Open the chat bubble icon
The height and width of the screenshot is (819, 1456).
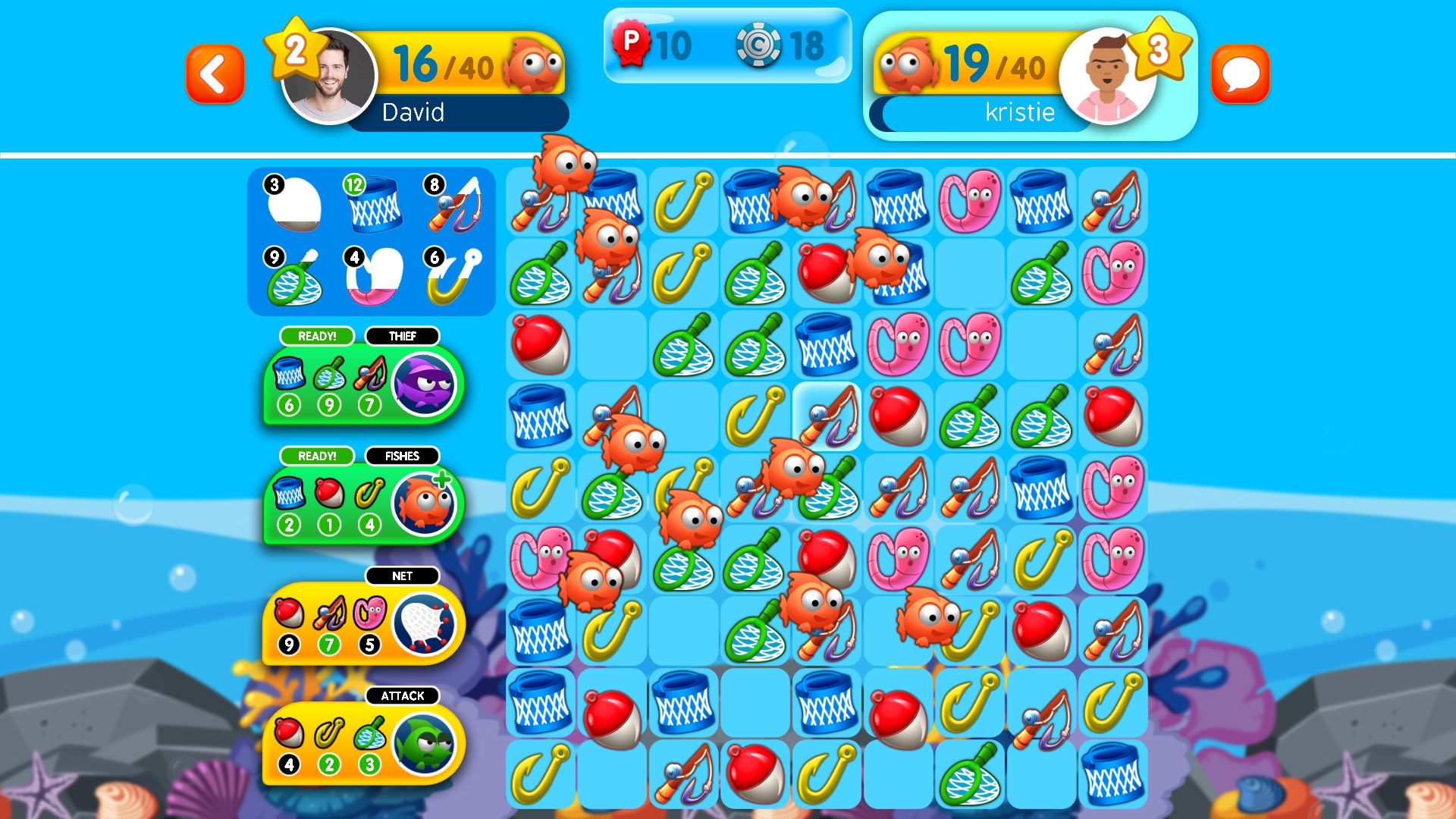[x=1241, y=74]
